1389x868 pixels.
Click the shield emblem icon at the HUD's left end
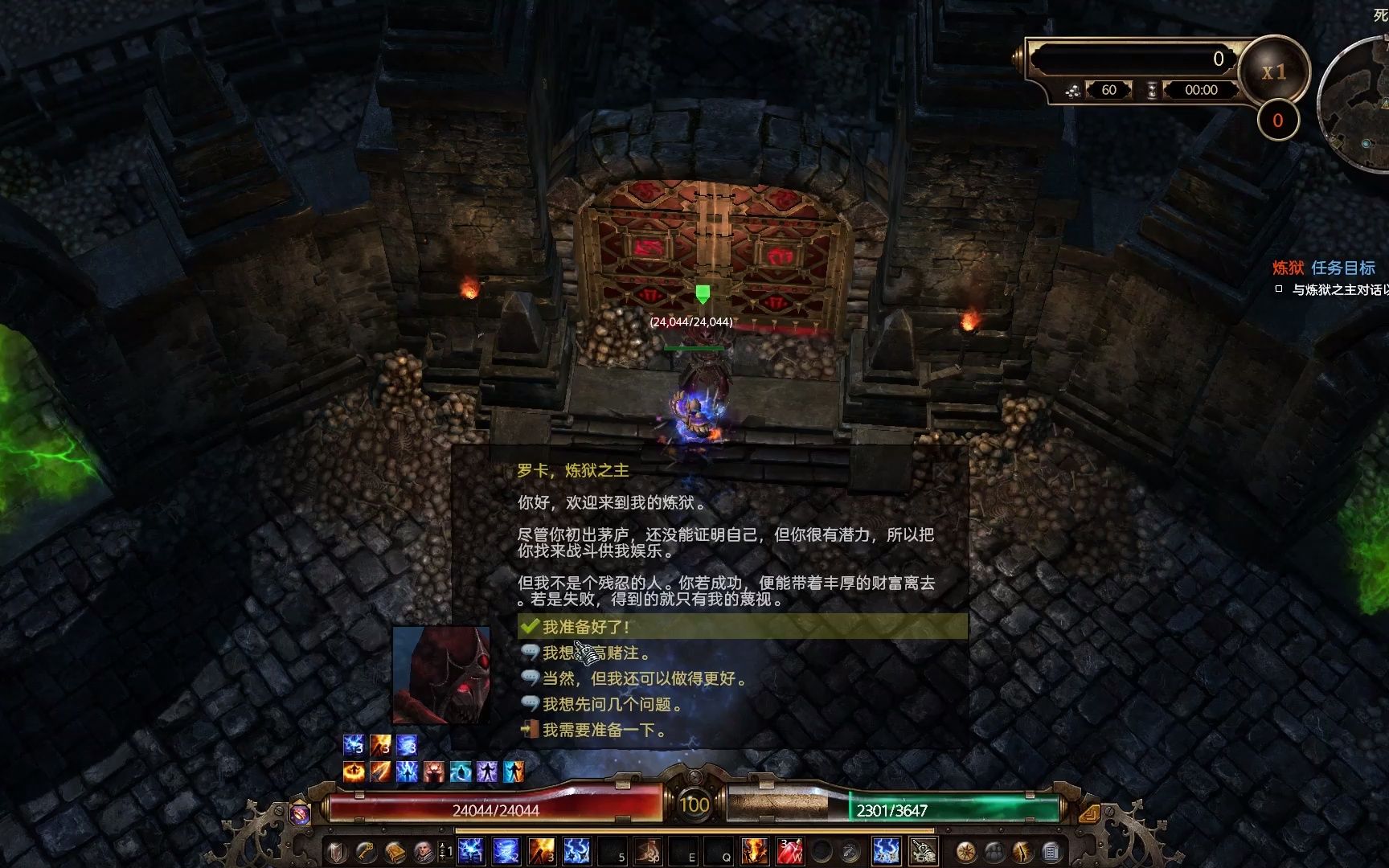click(x=335, y=852)
